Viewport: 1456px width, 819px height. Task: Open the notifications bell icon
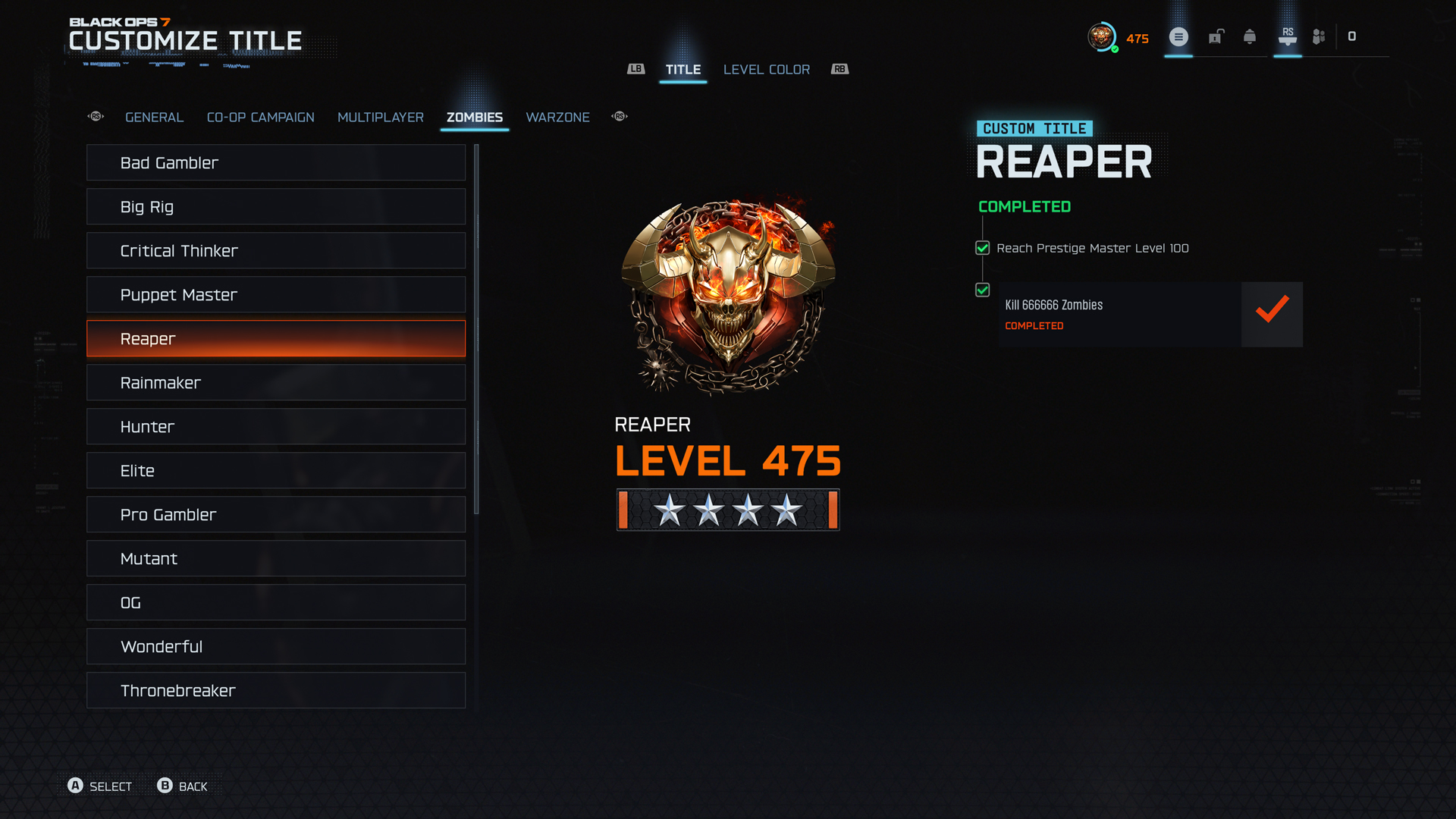[x=1250, y=37]
